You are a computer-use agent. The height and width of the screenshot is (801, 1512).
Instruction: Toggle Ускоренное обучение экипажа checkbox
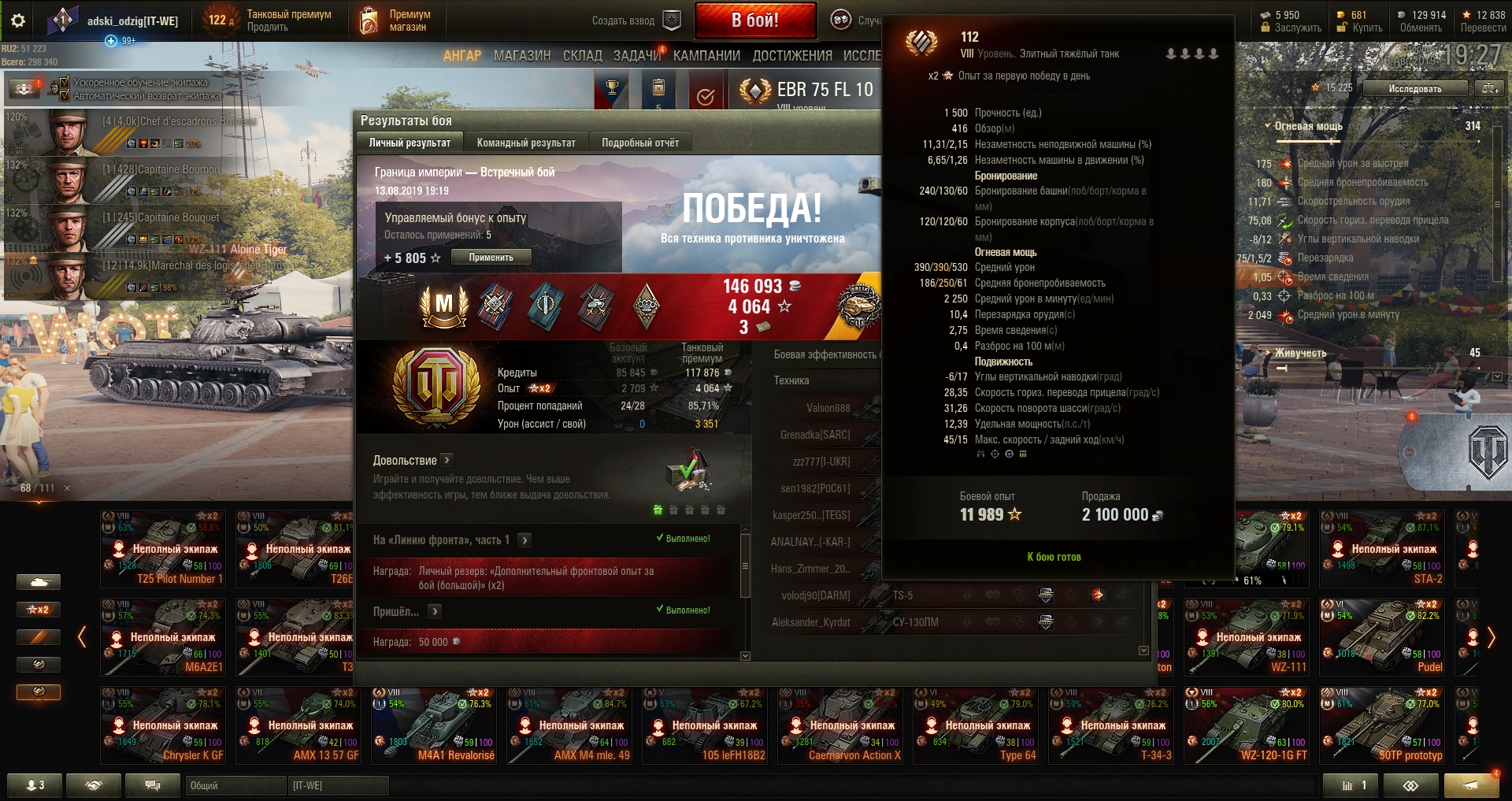pyautogui.click(x=54, y=83)
